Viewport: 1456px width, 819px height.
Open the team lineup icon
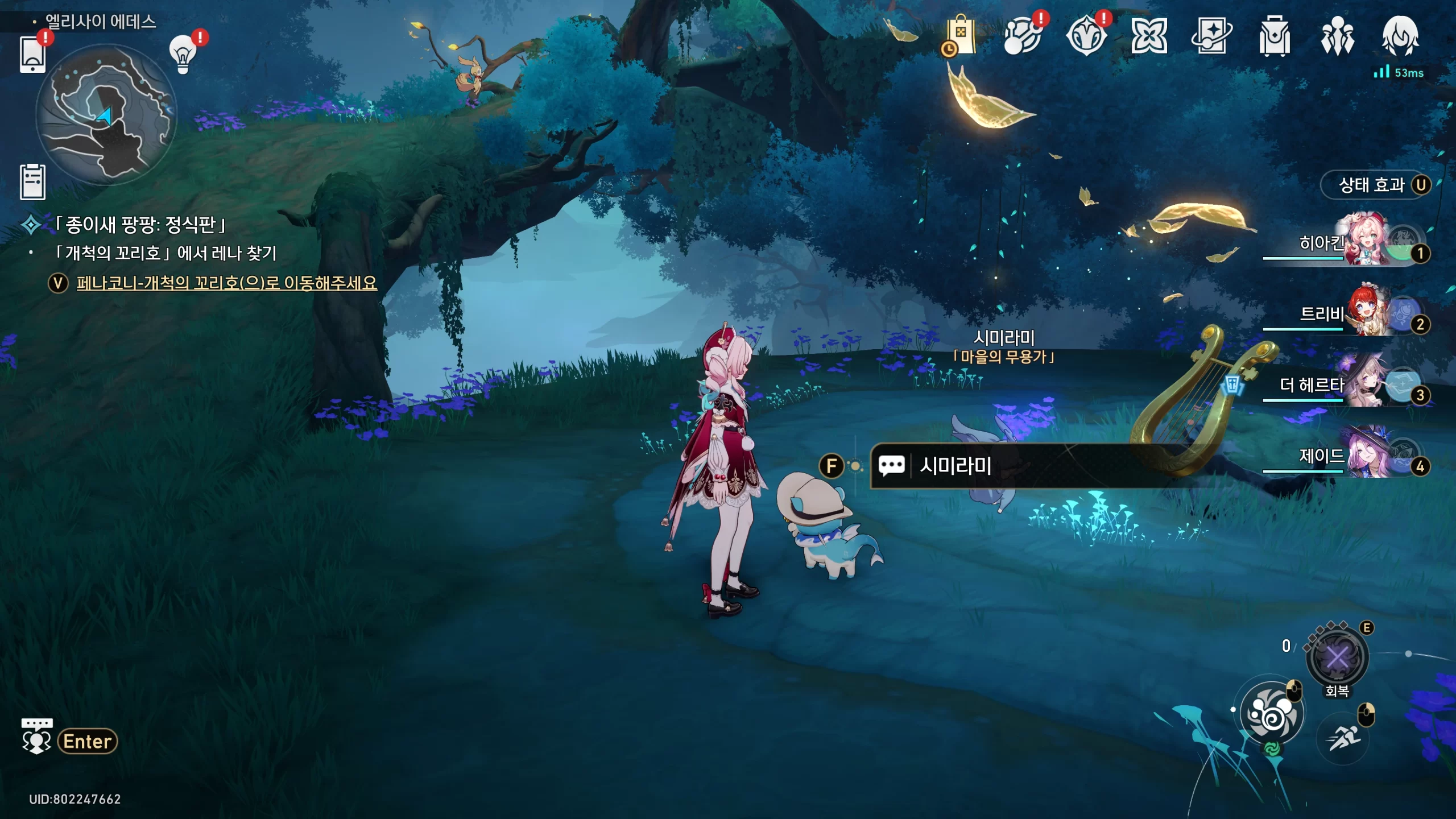(1337, 36)
